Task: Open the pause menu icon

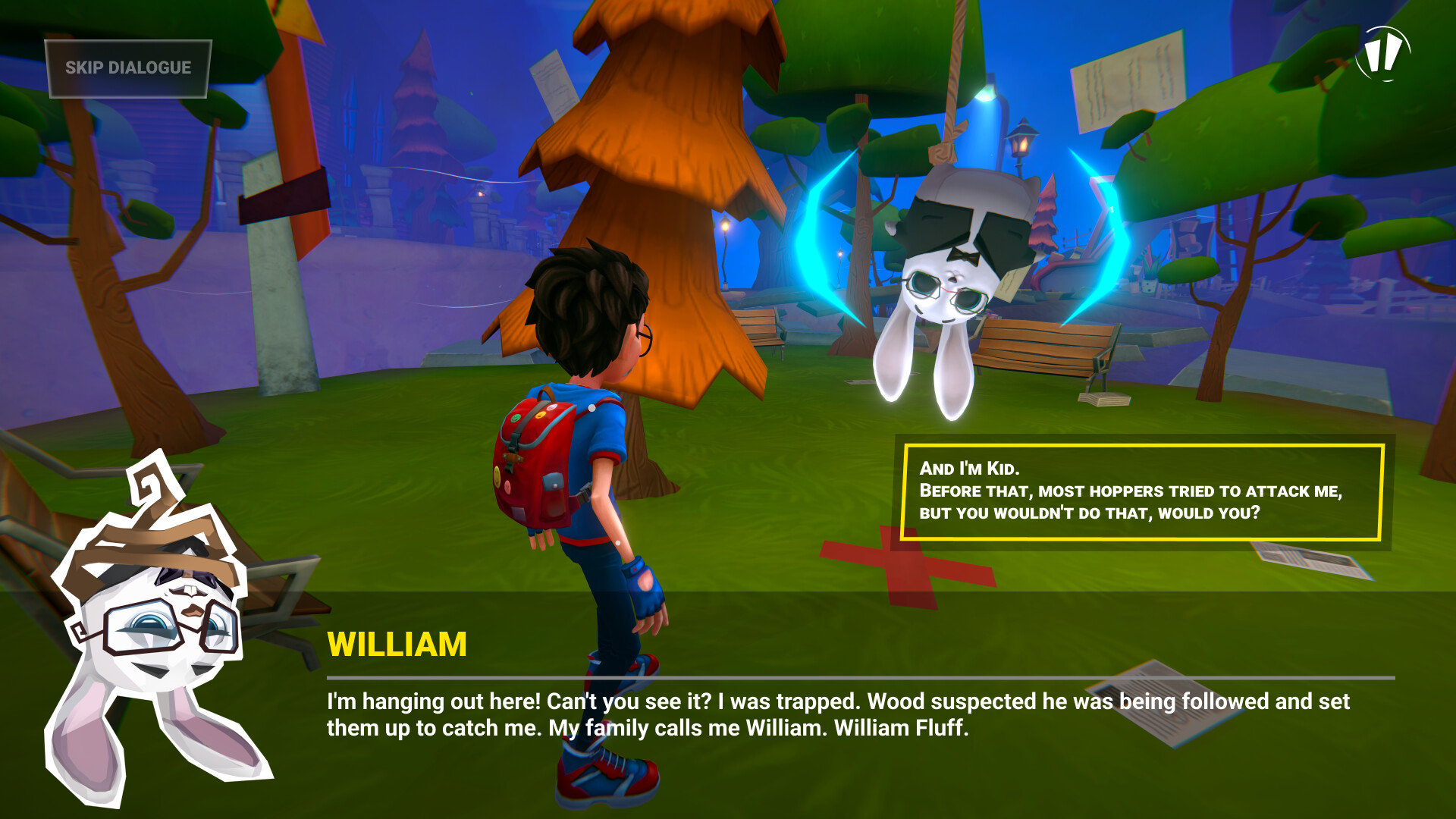Action: pos(1385,55)
